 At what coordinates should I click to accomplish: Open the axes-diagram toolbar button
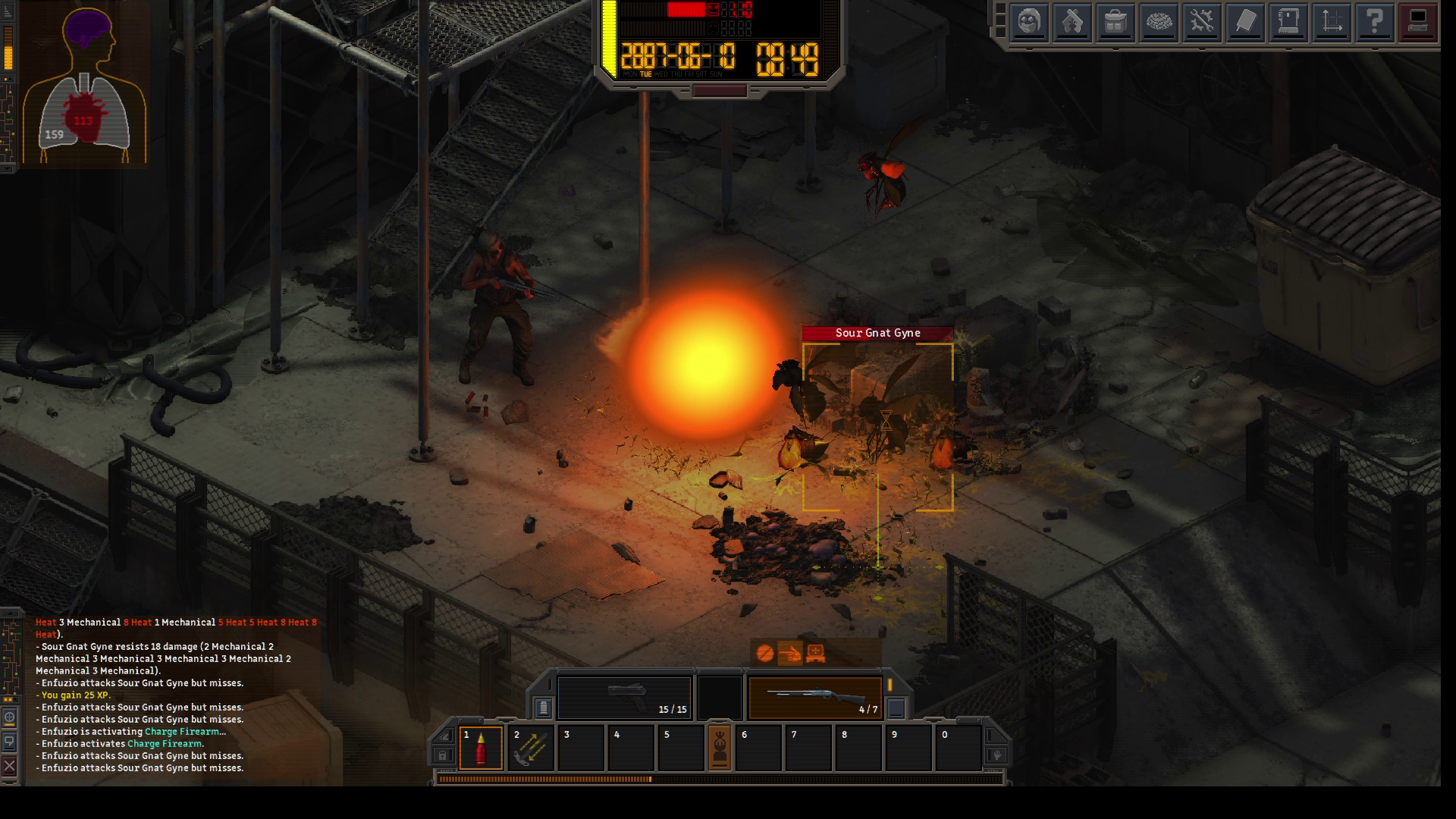[x=1331, y=22]
